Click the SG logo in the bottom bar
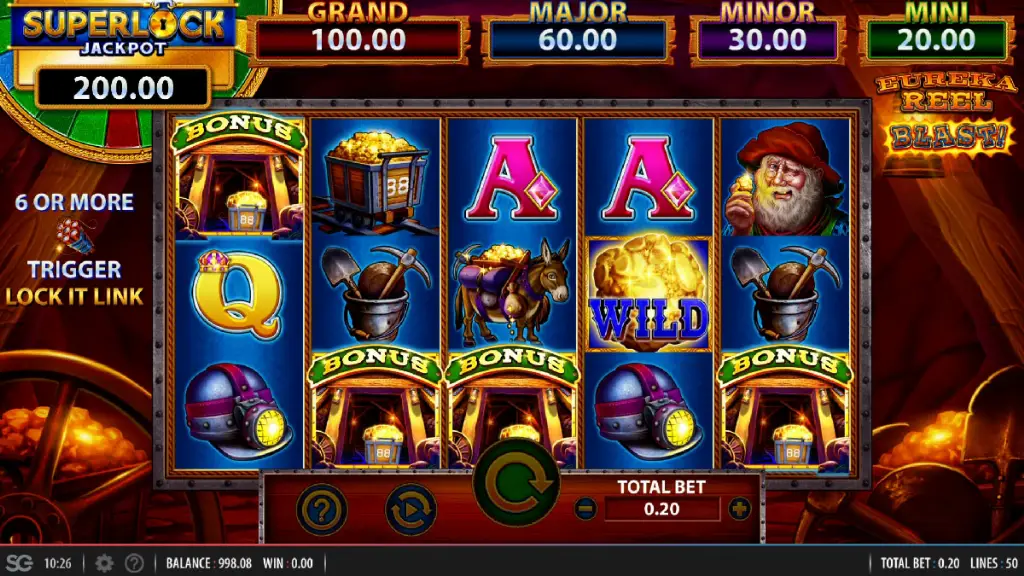Screen dimensions: 1024x576 (x=19, y=563)
